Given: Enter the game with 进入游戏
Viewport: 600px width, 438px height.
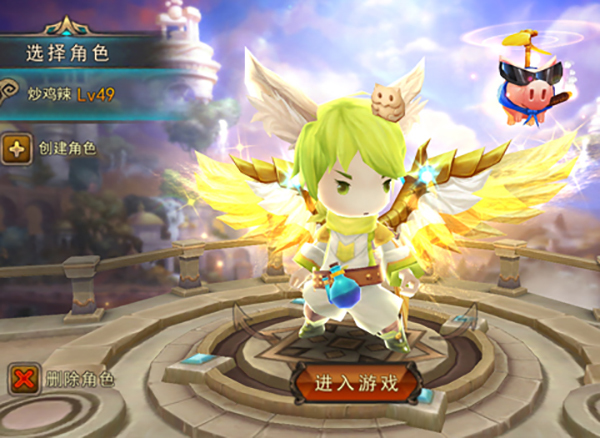Looking at the screenshot, I should 357,381.
